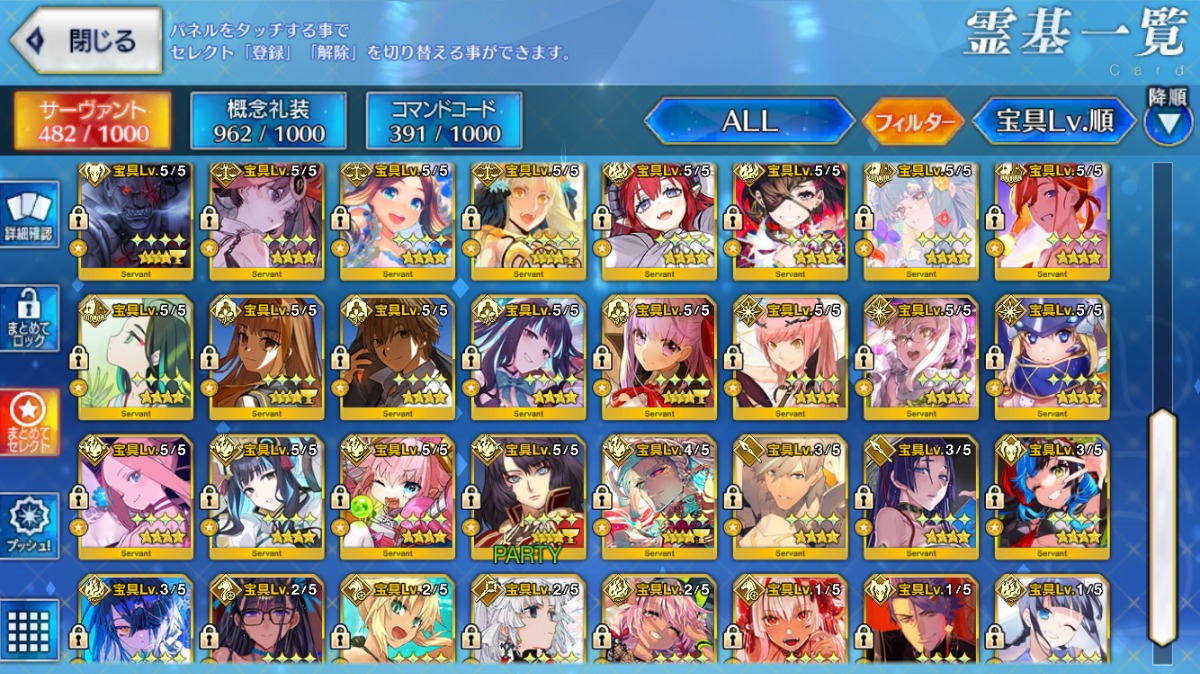The width and height of the screenshot is (1200, 674).
Task: Switch to the サーヴァント tab
Action: [x=92, y=121]
